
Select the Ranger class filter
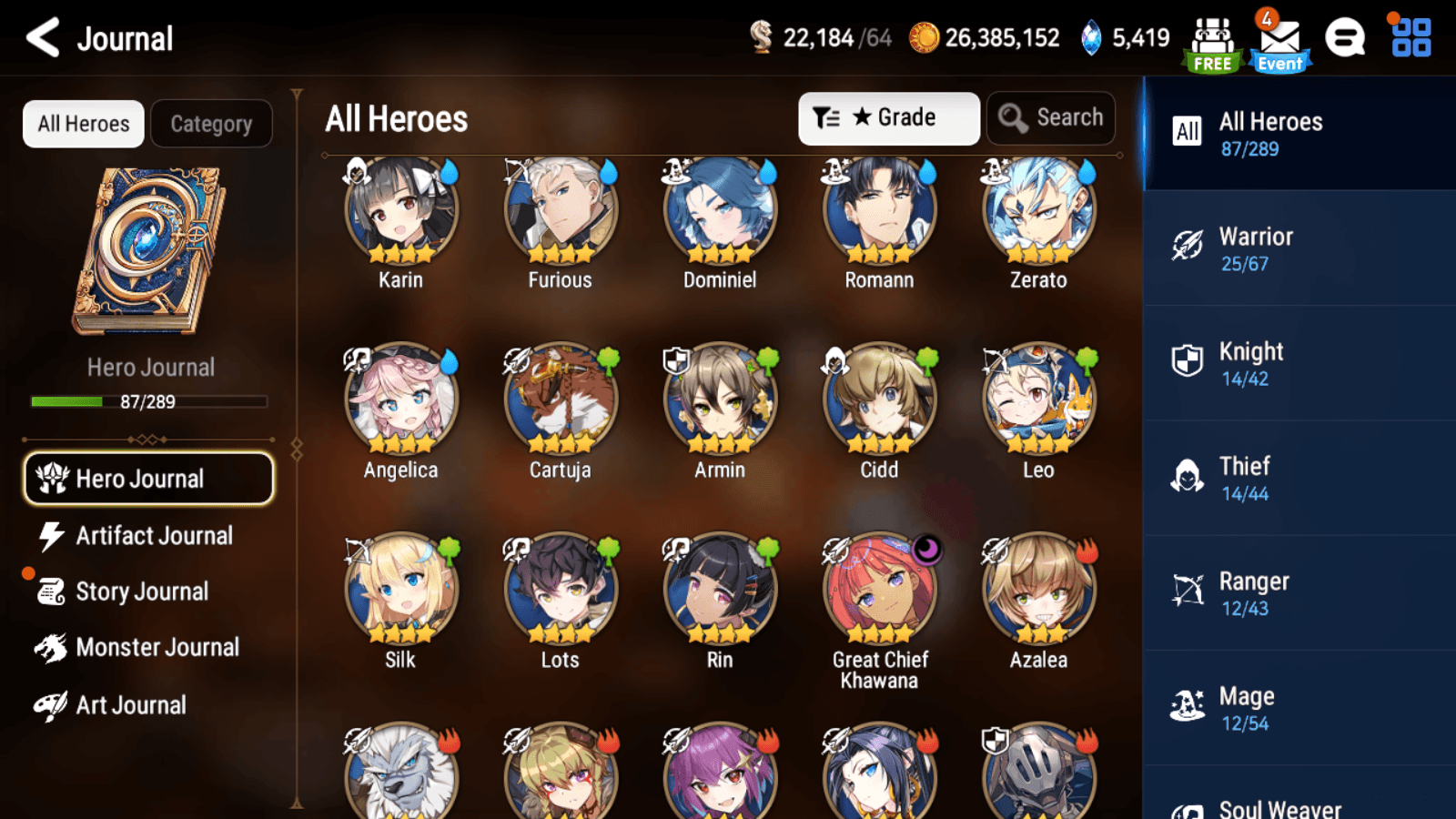(1297, 593)
